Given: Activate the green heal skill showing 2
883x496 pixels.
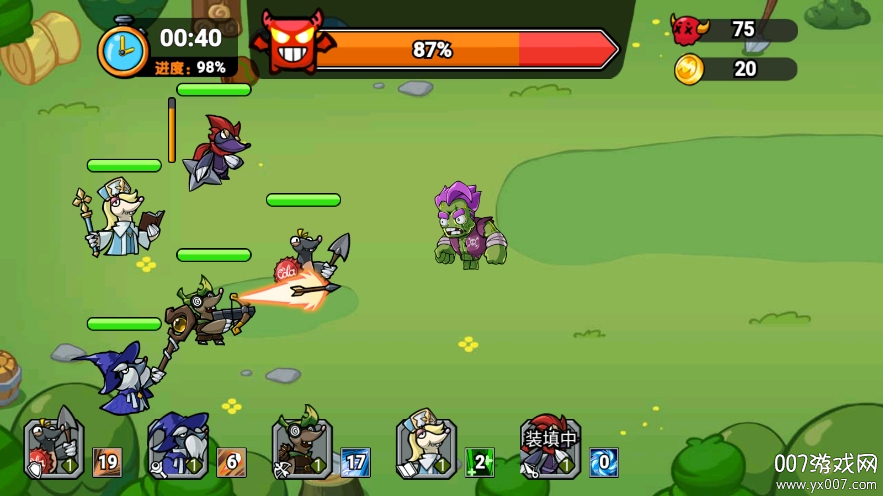Looking at the screenshot, I should (x=479, y=462).
